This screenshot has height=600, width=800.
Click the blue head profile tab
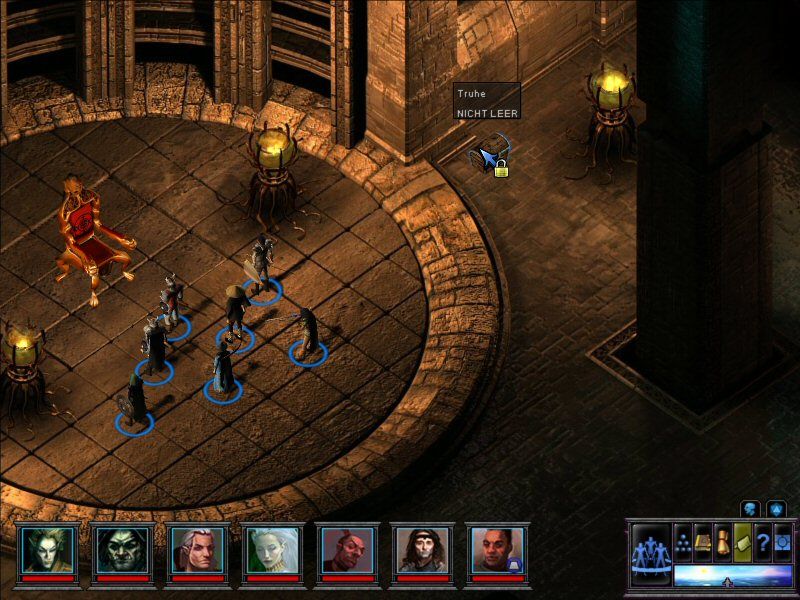pyautogui.click(x=750, y=509)
